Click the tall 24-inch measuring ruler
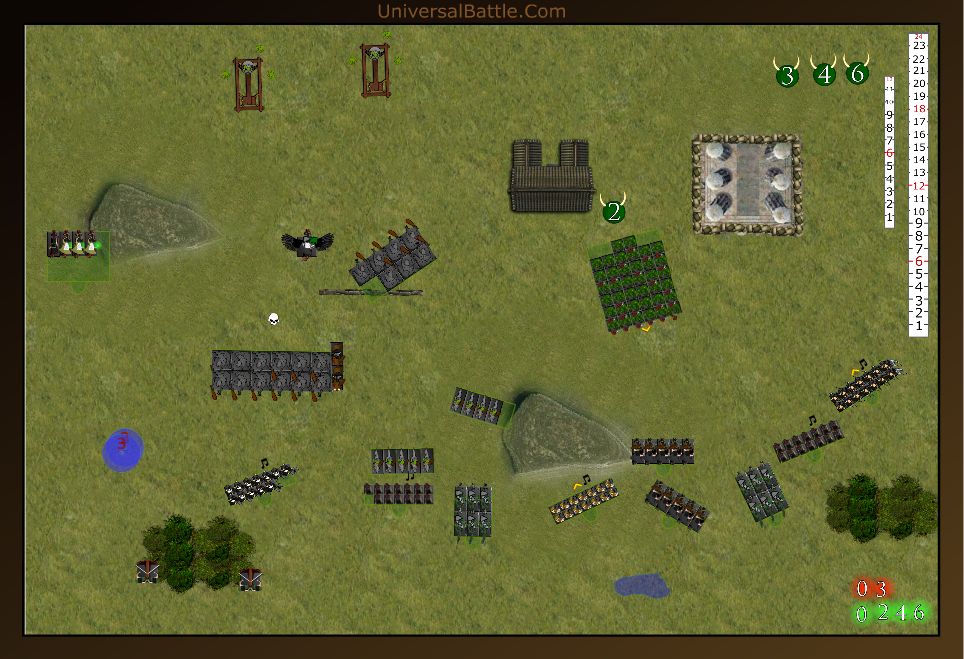Image resolution: width=964 pixels, height=659 pixels. coord(918,185)
